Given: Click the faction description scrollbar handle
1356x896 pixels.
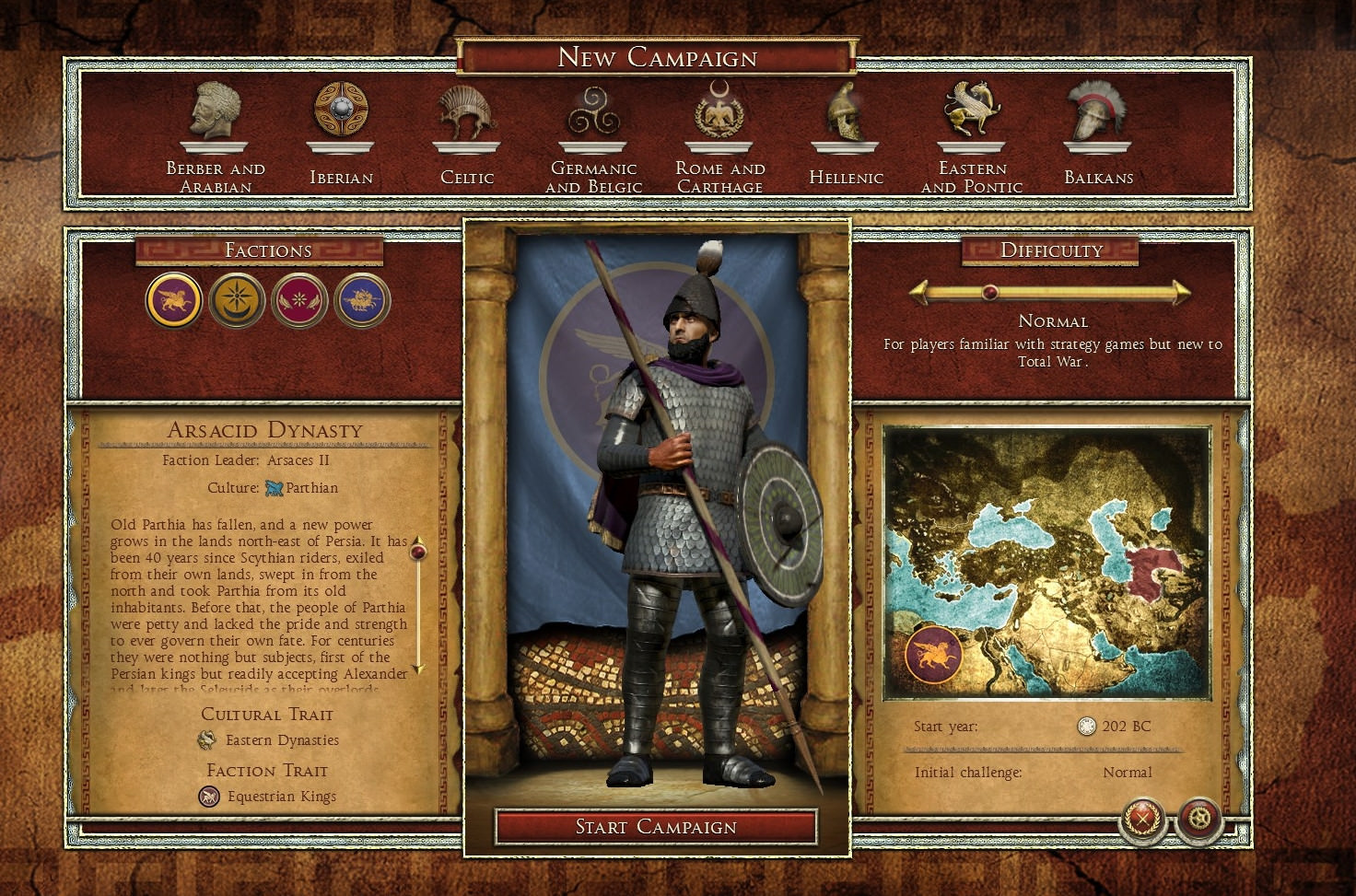Looking at the screenshot, I should coord(420,551).
